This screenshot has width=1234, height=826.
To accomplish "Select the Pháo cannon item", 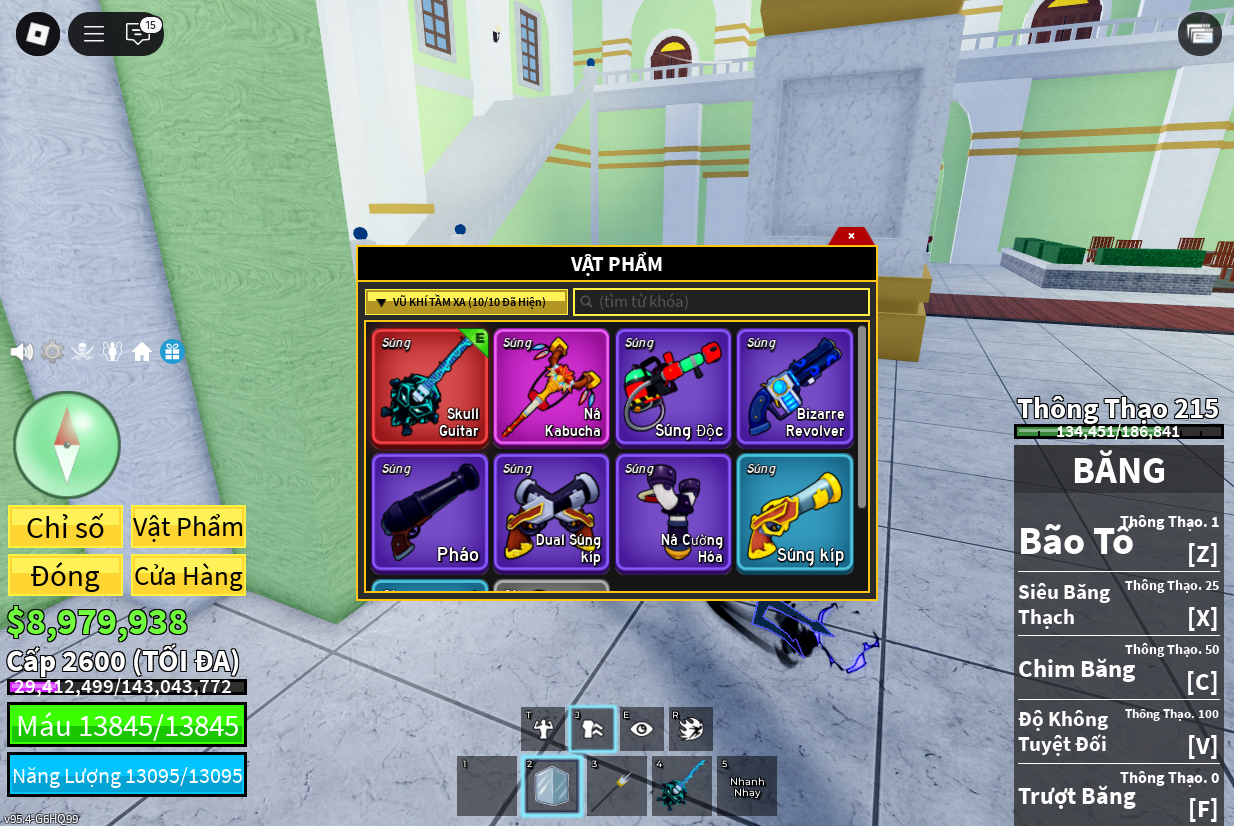I will (x=430, y=513).
